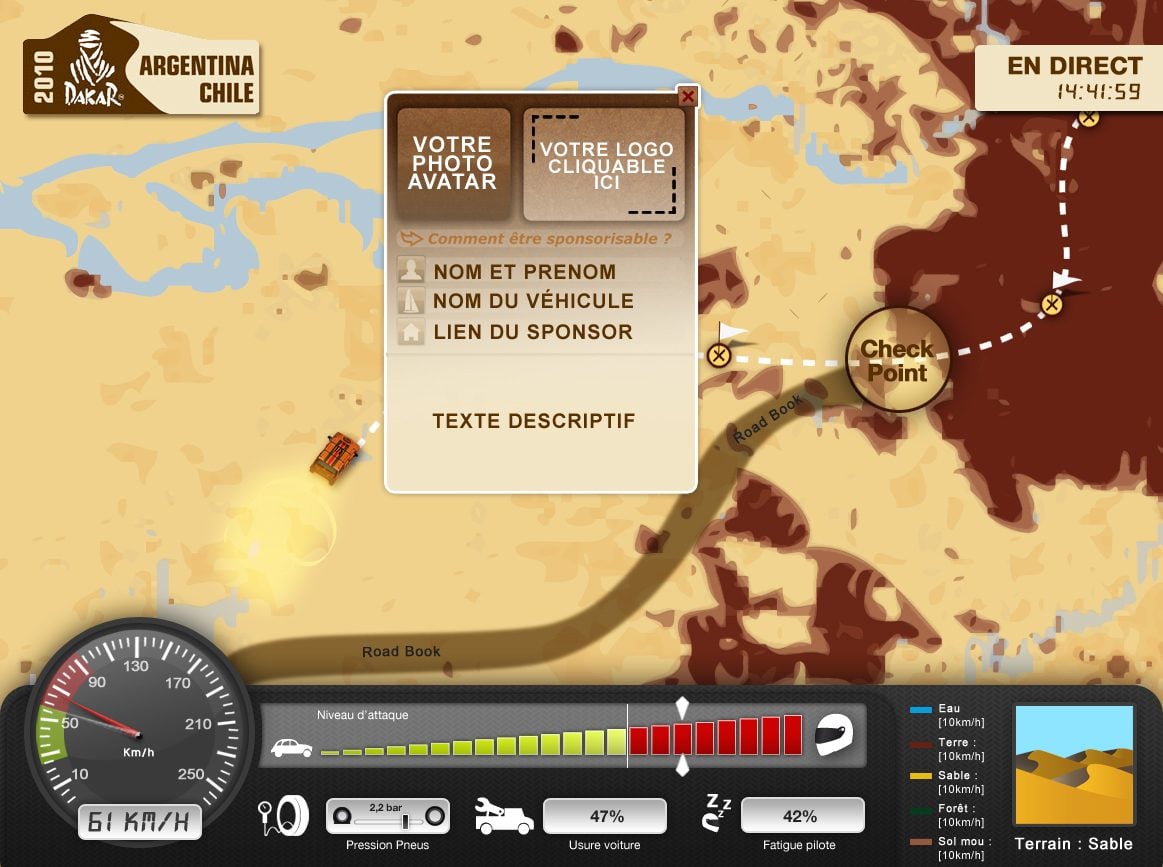Close the sponsor info popup
This screenshot has width=1163, height=867.
[x=687, y=97]
